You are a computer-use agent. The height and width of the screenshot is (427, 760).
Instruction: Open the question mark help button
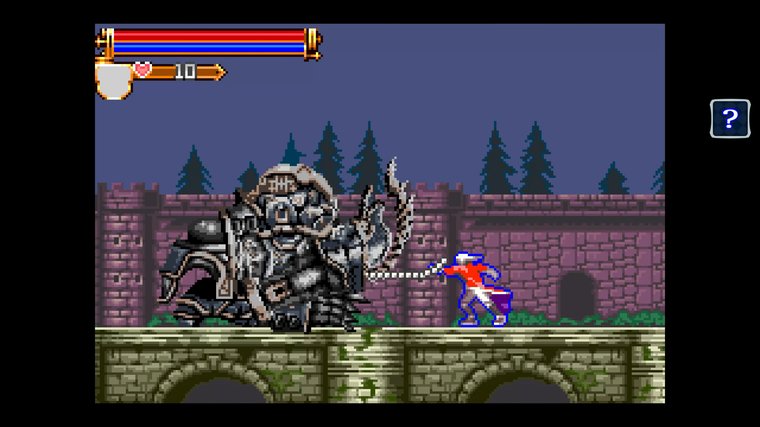[730, 119]
